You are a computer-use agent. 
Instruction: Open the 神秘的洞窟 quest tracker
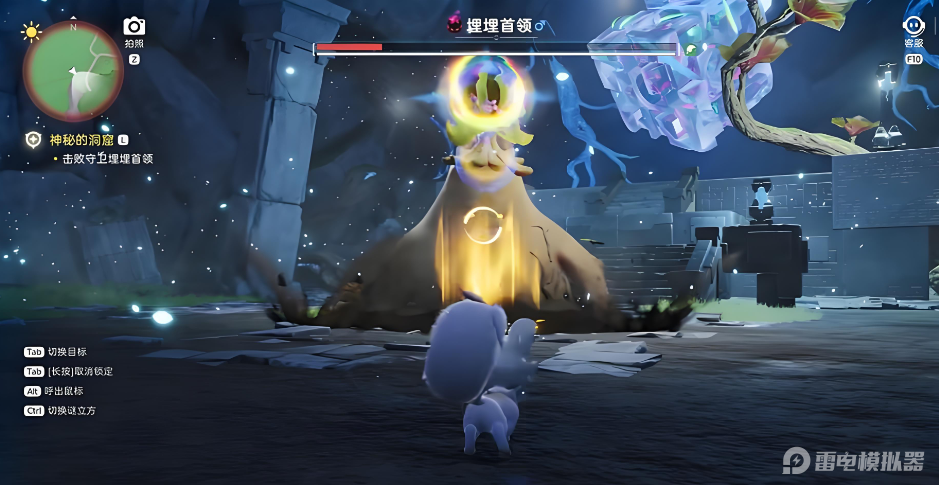[x=82, y=141]
